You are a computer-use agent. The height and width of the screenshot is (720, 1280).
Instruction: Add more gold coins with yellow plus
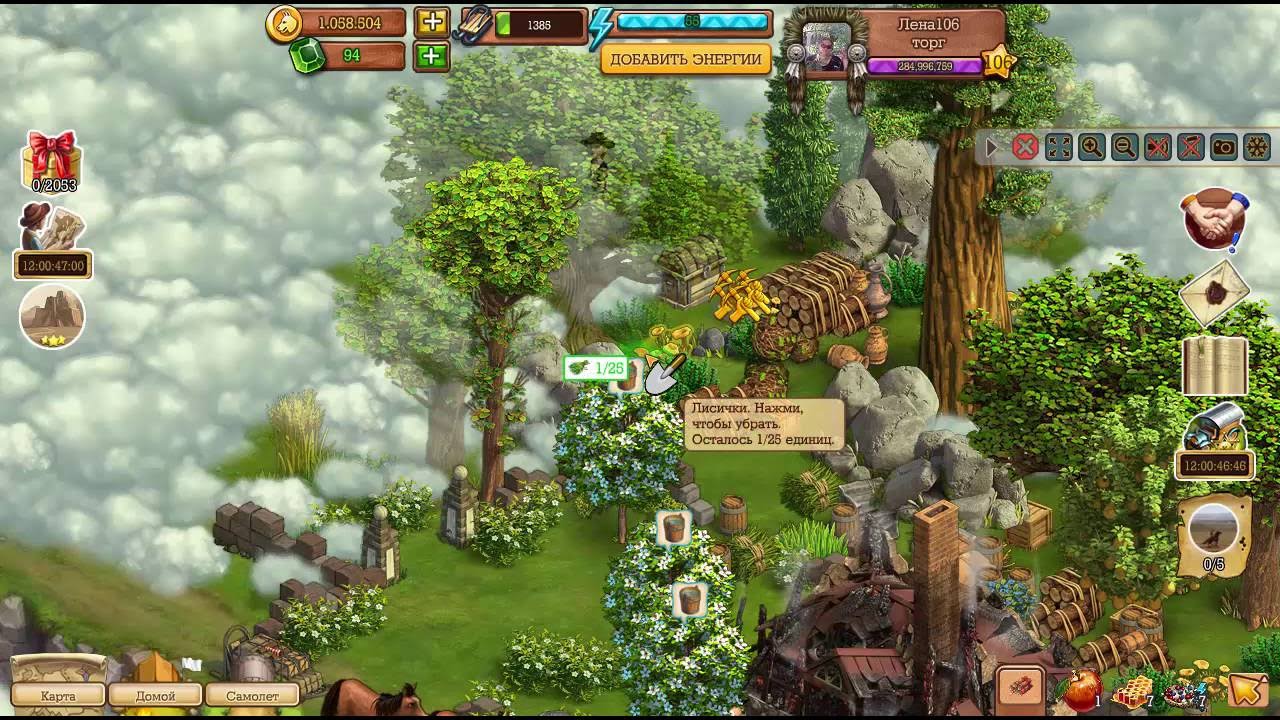pyautogui.click(x=432, y=23)
